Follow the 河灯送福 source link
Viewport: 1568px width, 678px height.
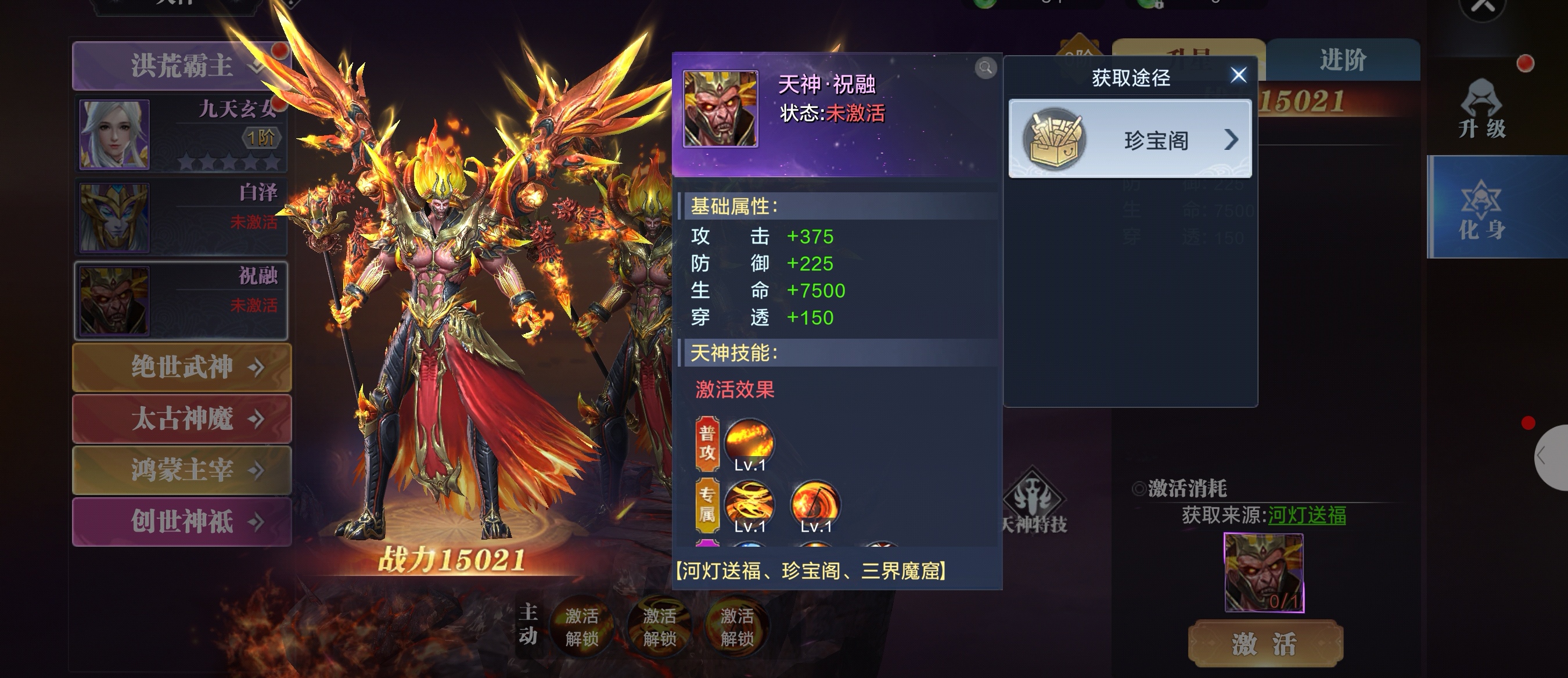point(1306,516)
